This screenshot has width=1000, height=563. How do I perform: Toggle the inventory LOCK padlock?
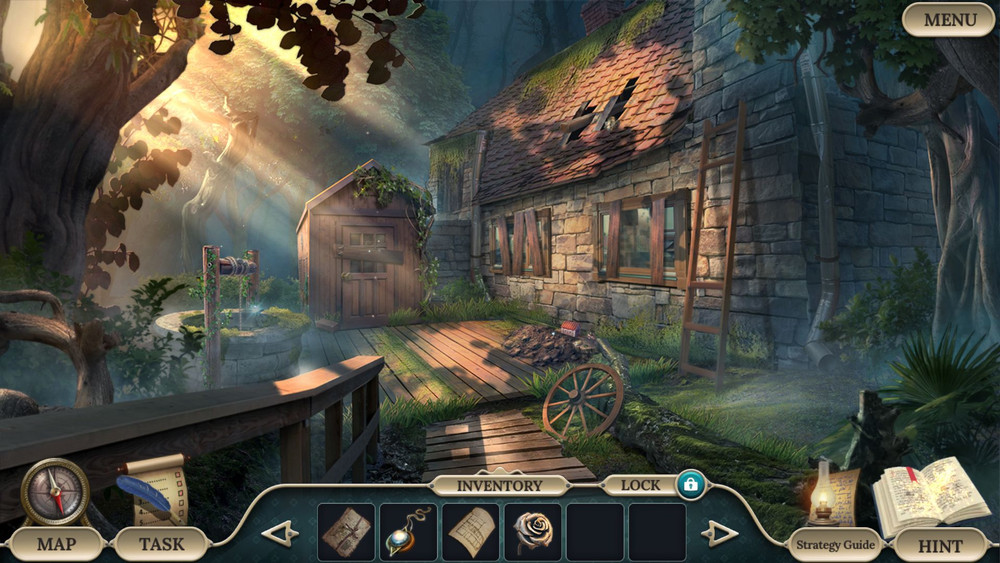click(x=690, y=485)
